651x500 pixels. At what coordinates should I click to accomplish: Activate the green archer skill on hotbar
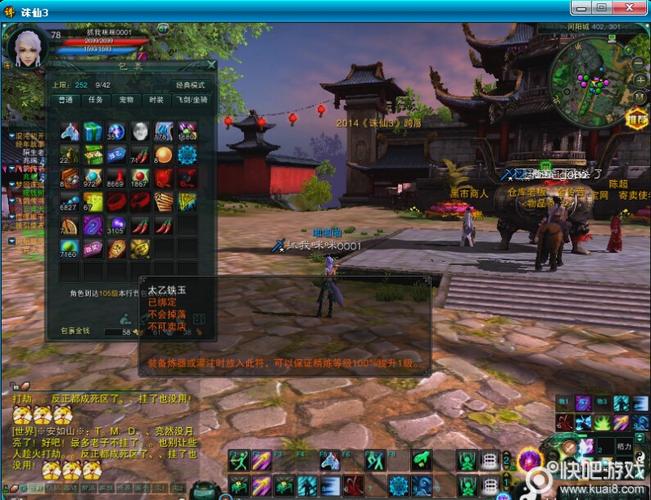[237, 460]
